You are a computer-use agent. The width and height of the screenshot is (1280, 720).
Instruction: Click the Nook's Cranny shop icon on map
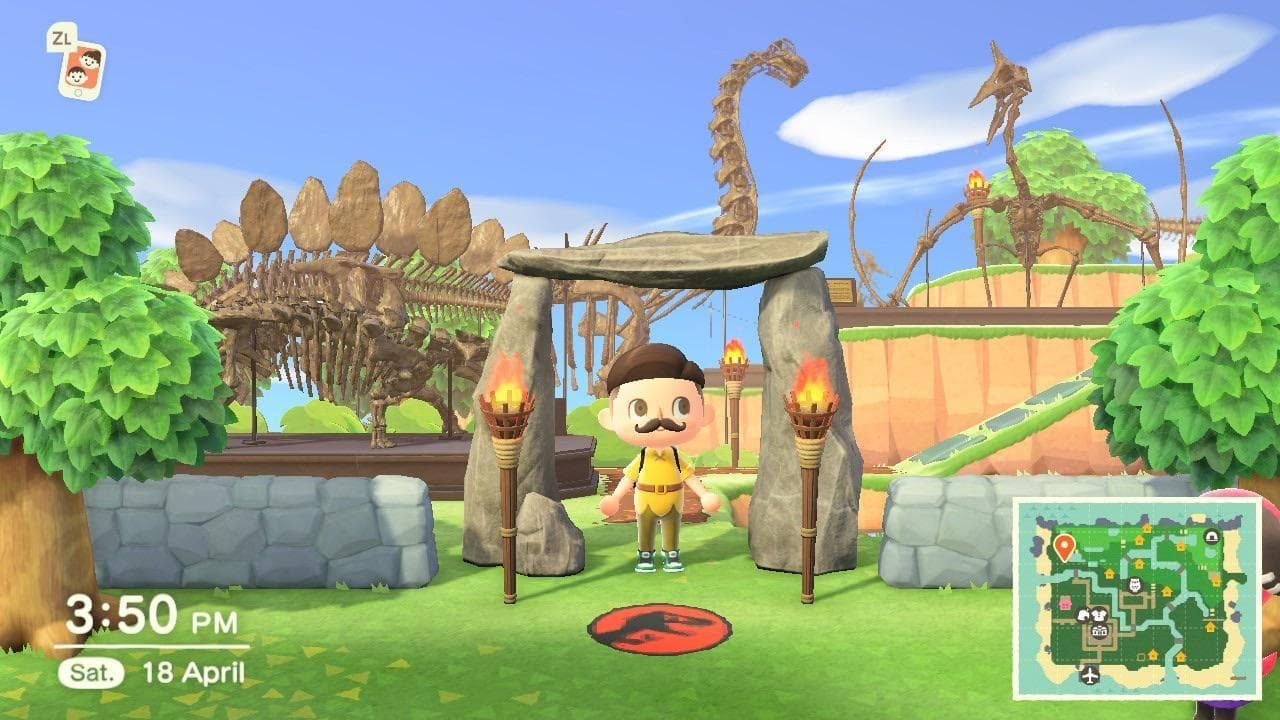click(1083, 614)
